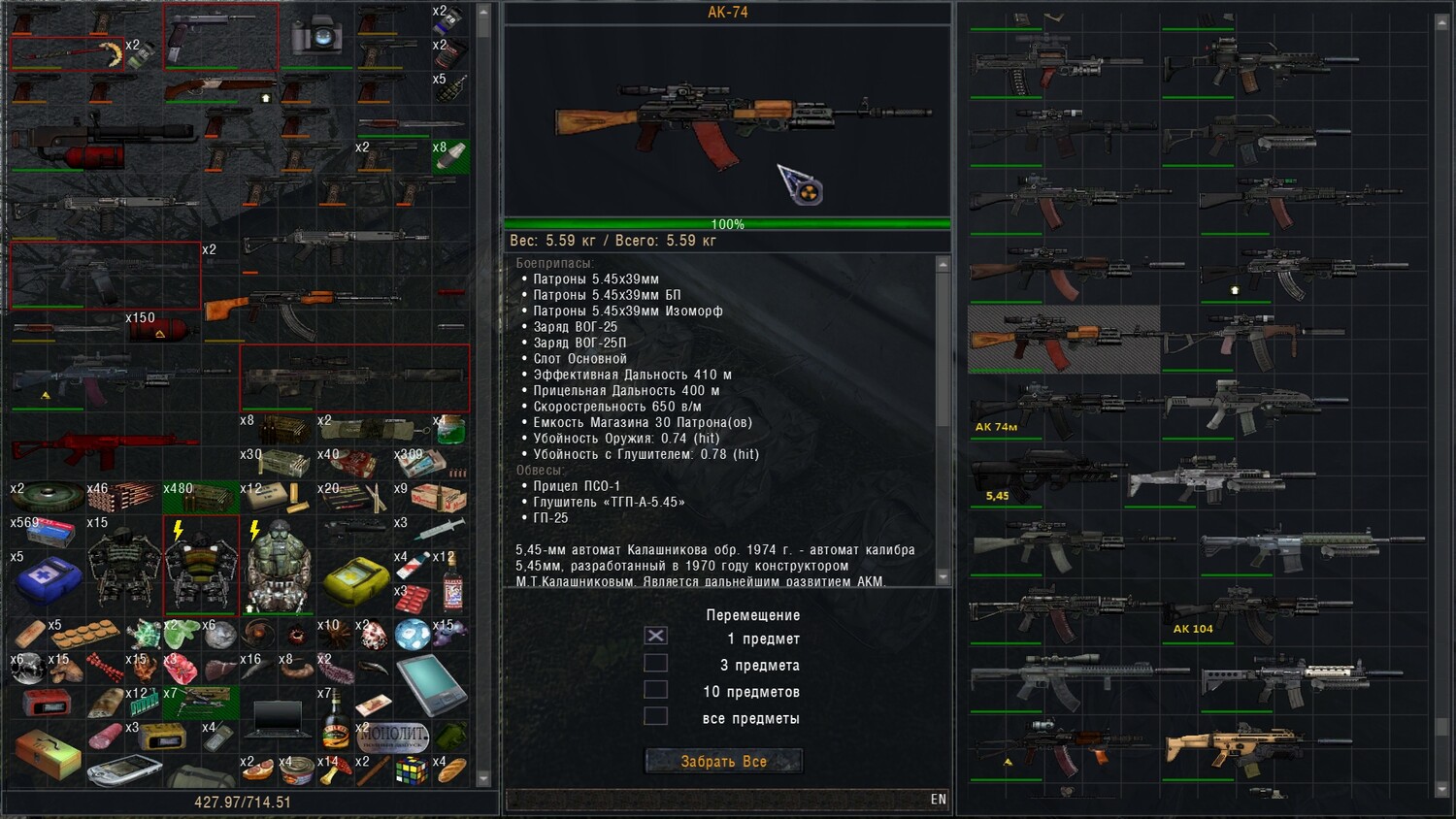The image size is (1456, 819).
Task: Click the black laptop item
Action: pos(278,717)
